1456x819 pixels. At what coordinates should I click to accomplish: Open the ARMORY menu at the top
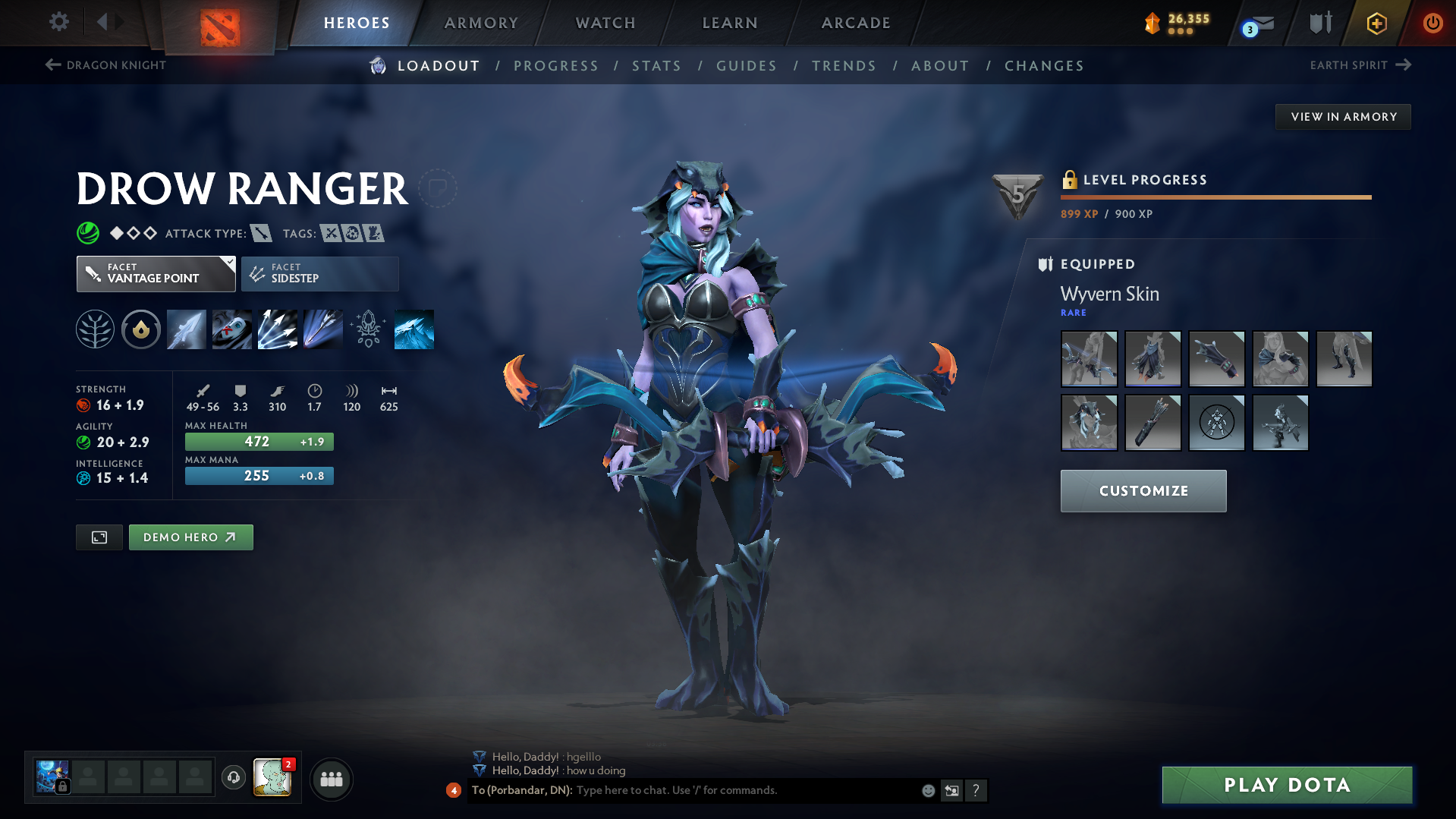click(x=481, y=23)
